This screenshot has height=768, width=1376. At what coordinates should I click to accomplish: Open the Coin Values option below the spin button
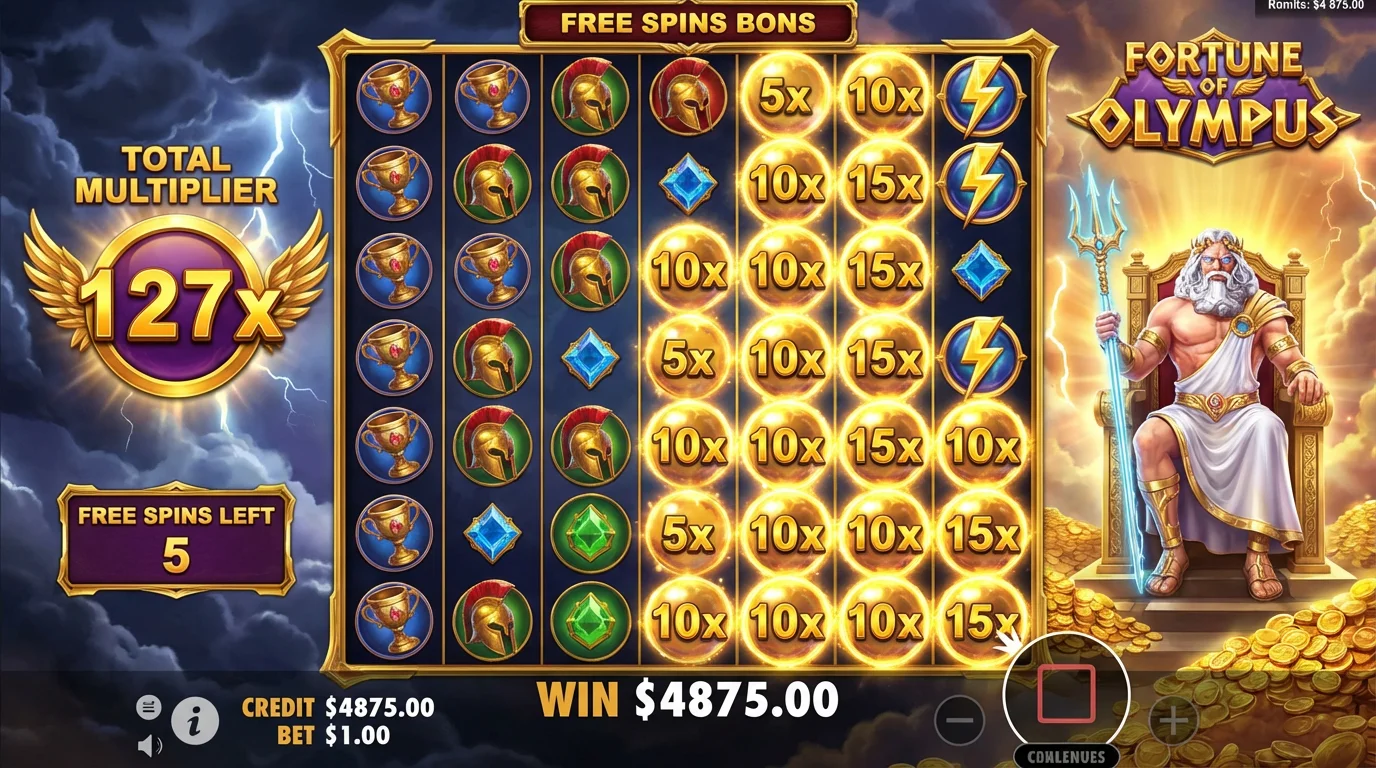click(1067, 757)
